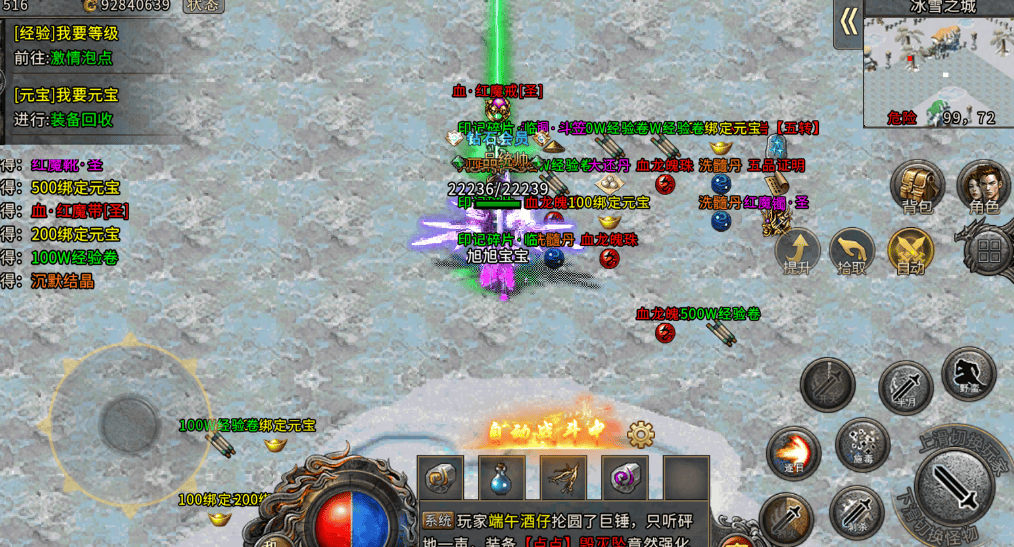The width and height of the screenshot is (1014, 547).
Task: Use the blue potion hotbar slot
Action: click(x=501, y=478)
